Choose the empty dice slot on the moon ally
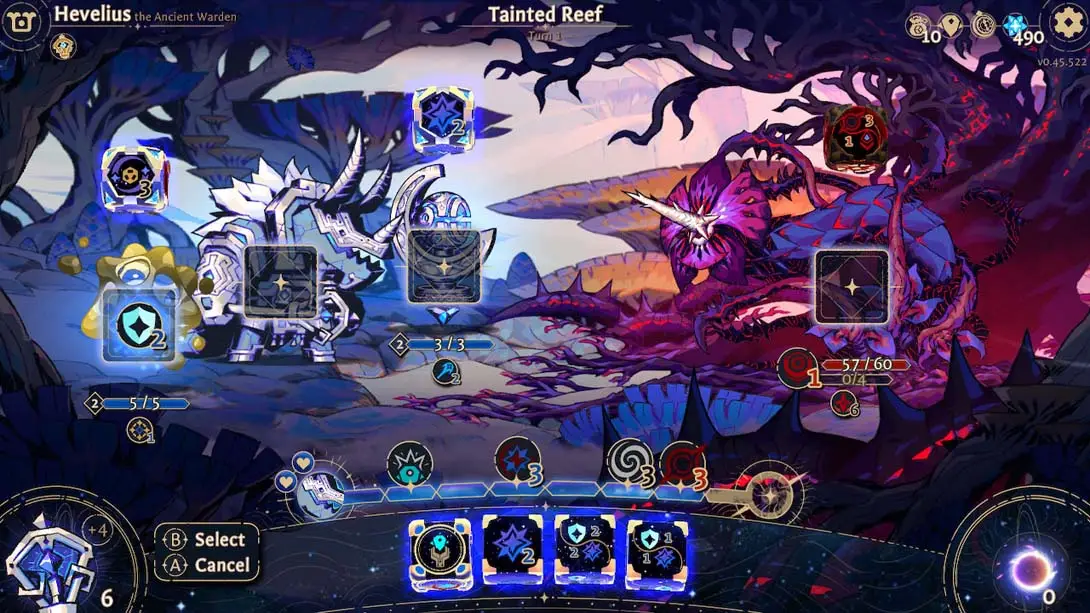Screen dimensions: 1090x613 (444, 266)
